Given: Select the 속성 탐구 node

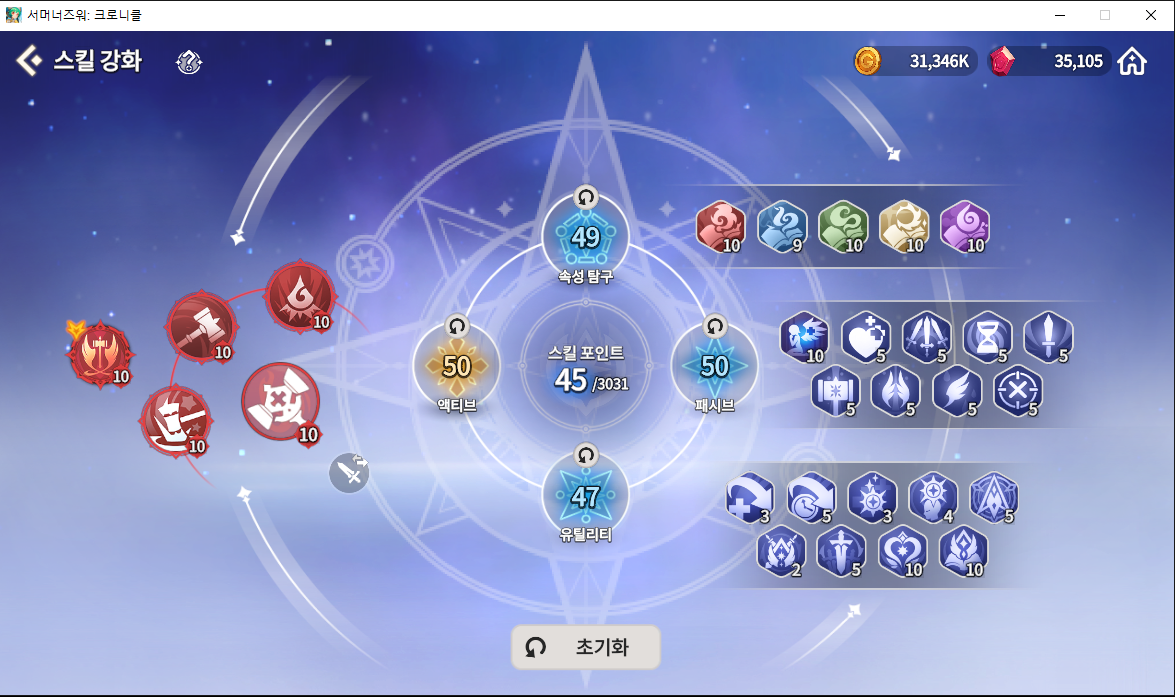Looking at the screenshot, I should tap(585, 238).
